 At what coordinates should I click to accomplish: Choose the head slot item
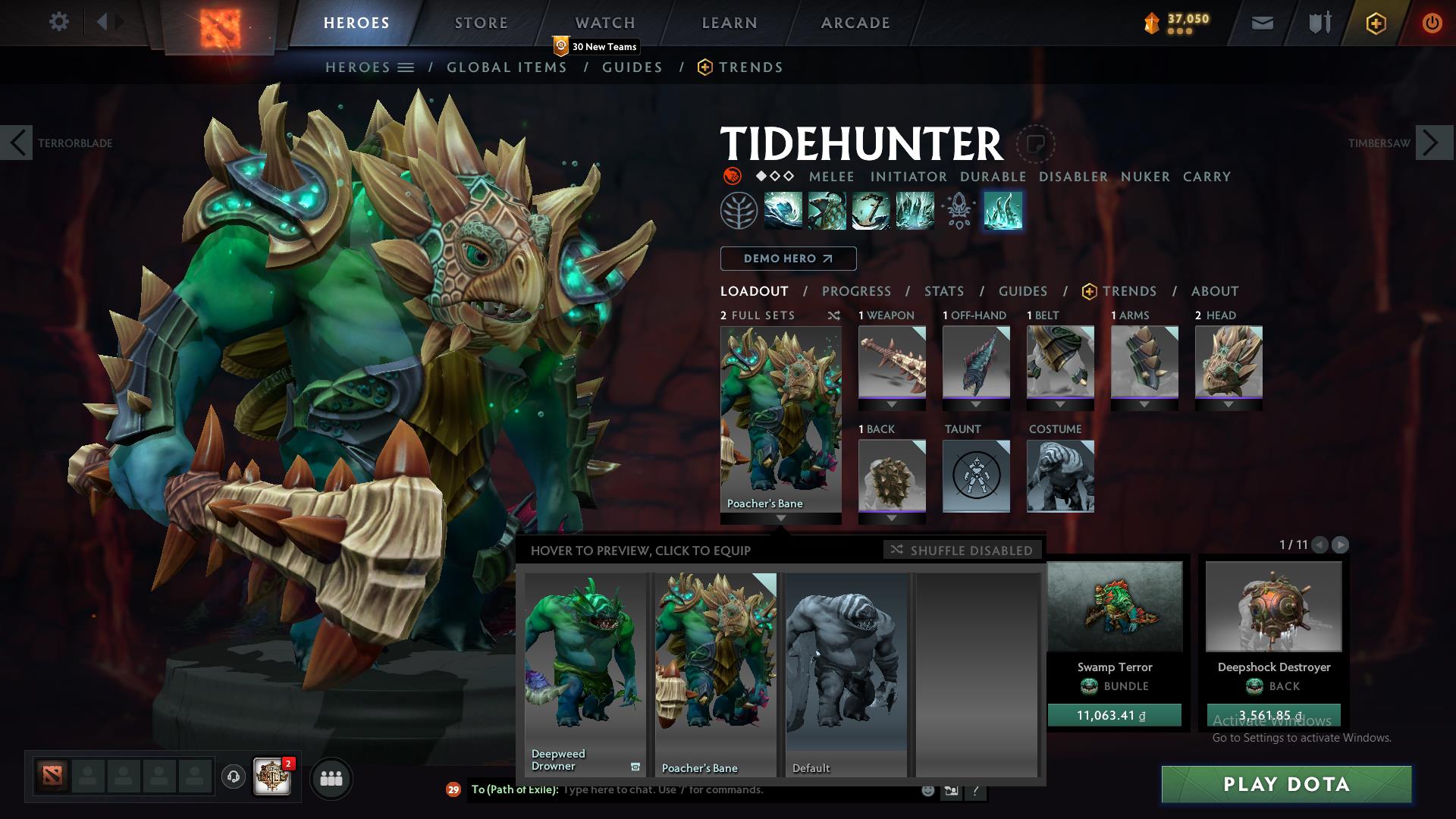[1228, 362]
